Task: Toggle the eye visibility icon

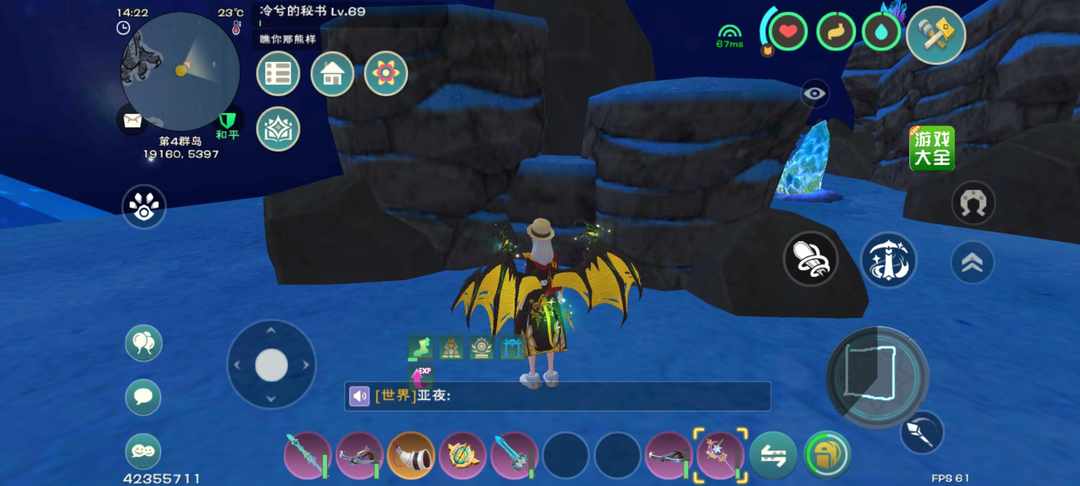Action: 815,94
